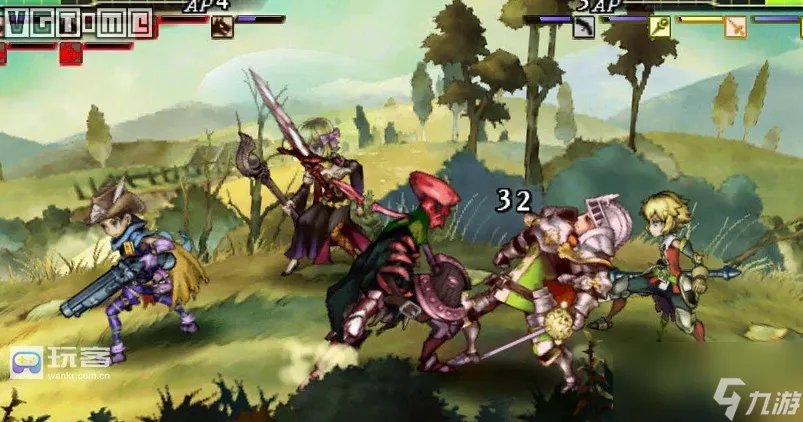The height and width of the screenshot is (422, 803).
Task: Click the yellow staff weapon icon
Action: (660, 27)
